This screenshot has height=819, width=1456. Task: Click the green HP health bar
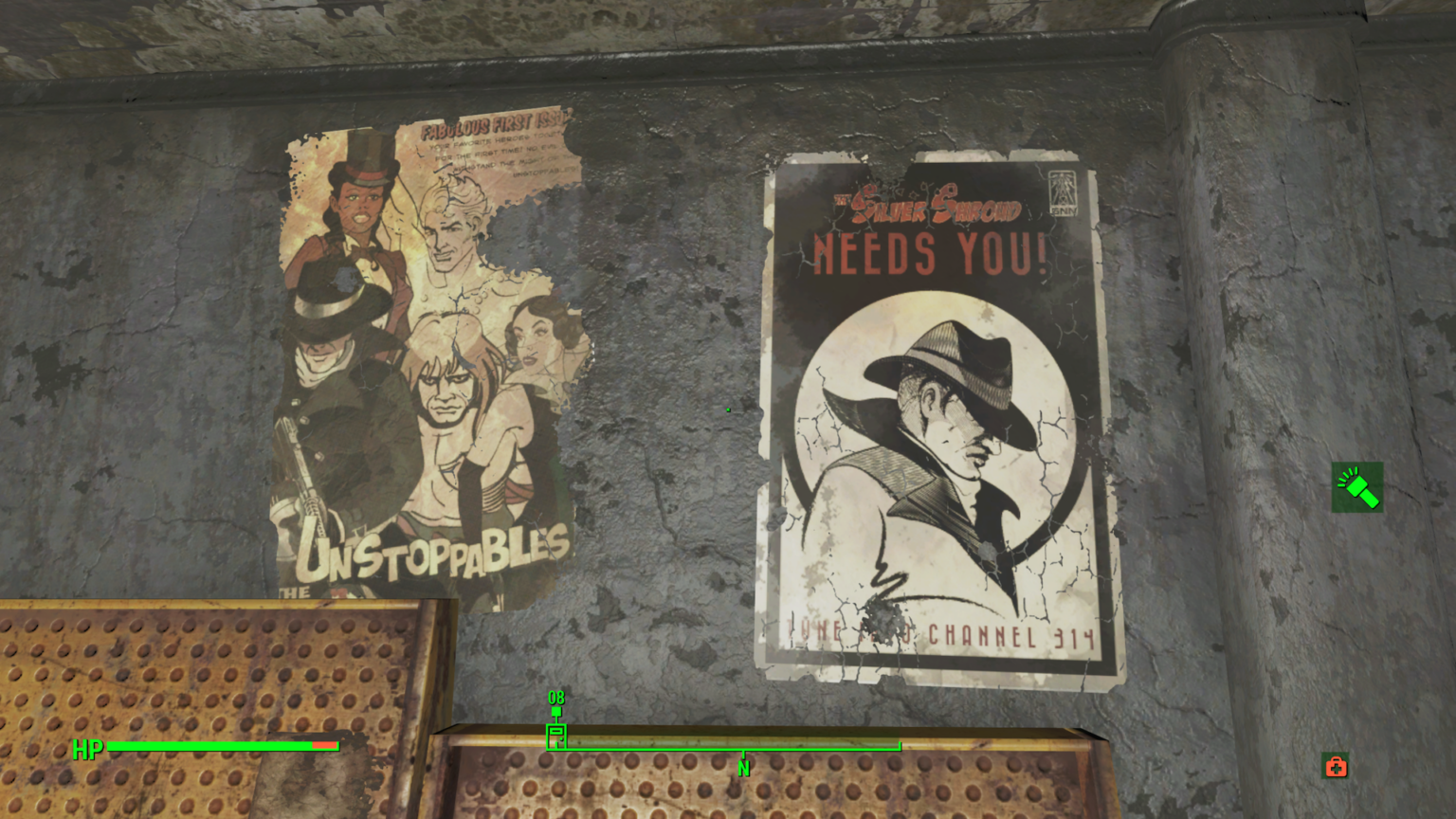click(209, 747)
